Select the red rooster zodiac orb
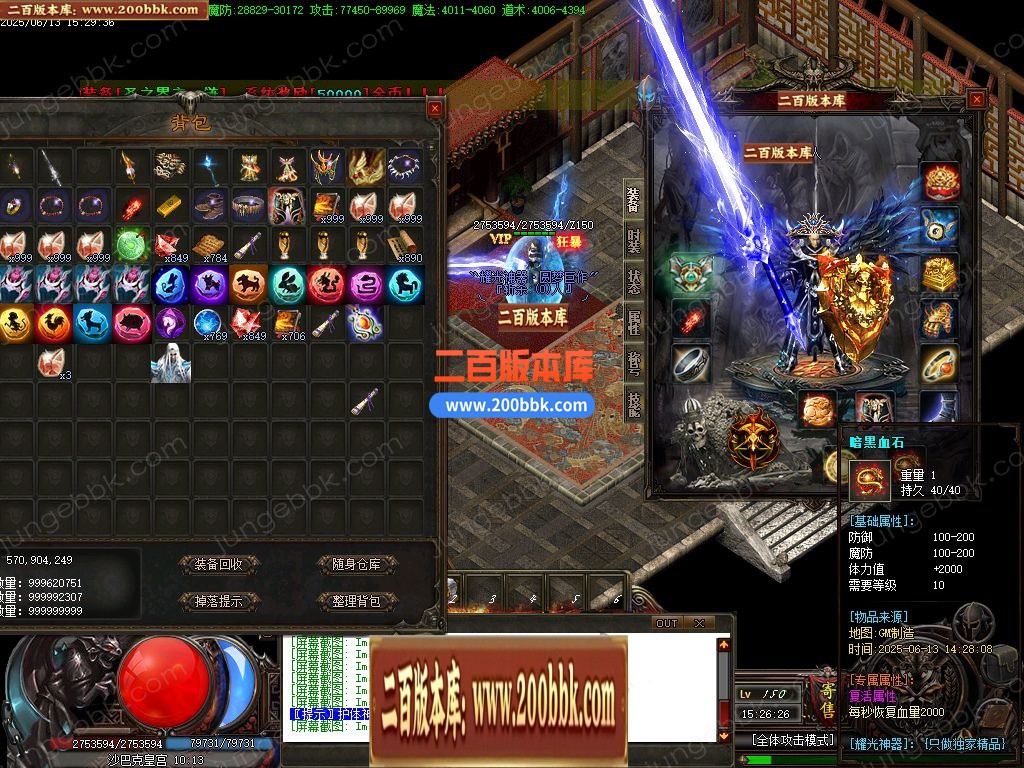1024x768 pixels. click(x=53, y=323)
